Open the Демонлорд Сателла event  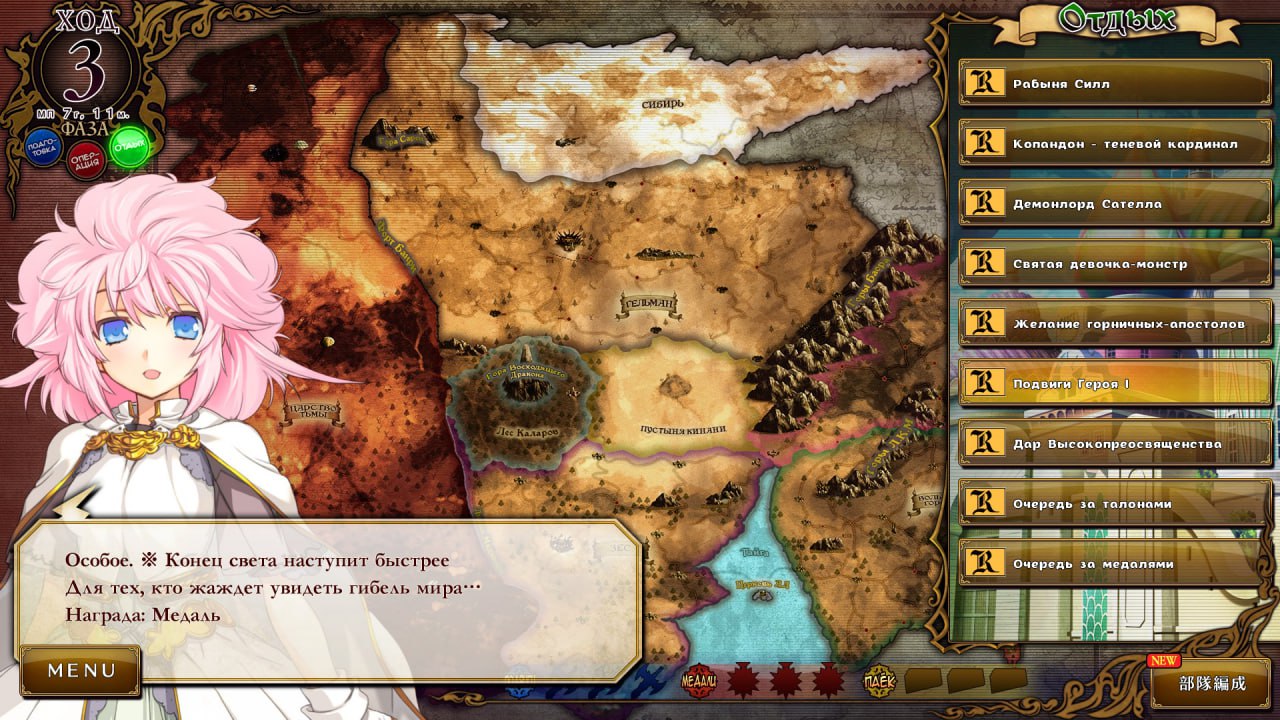point(1114,204)
